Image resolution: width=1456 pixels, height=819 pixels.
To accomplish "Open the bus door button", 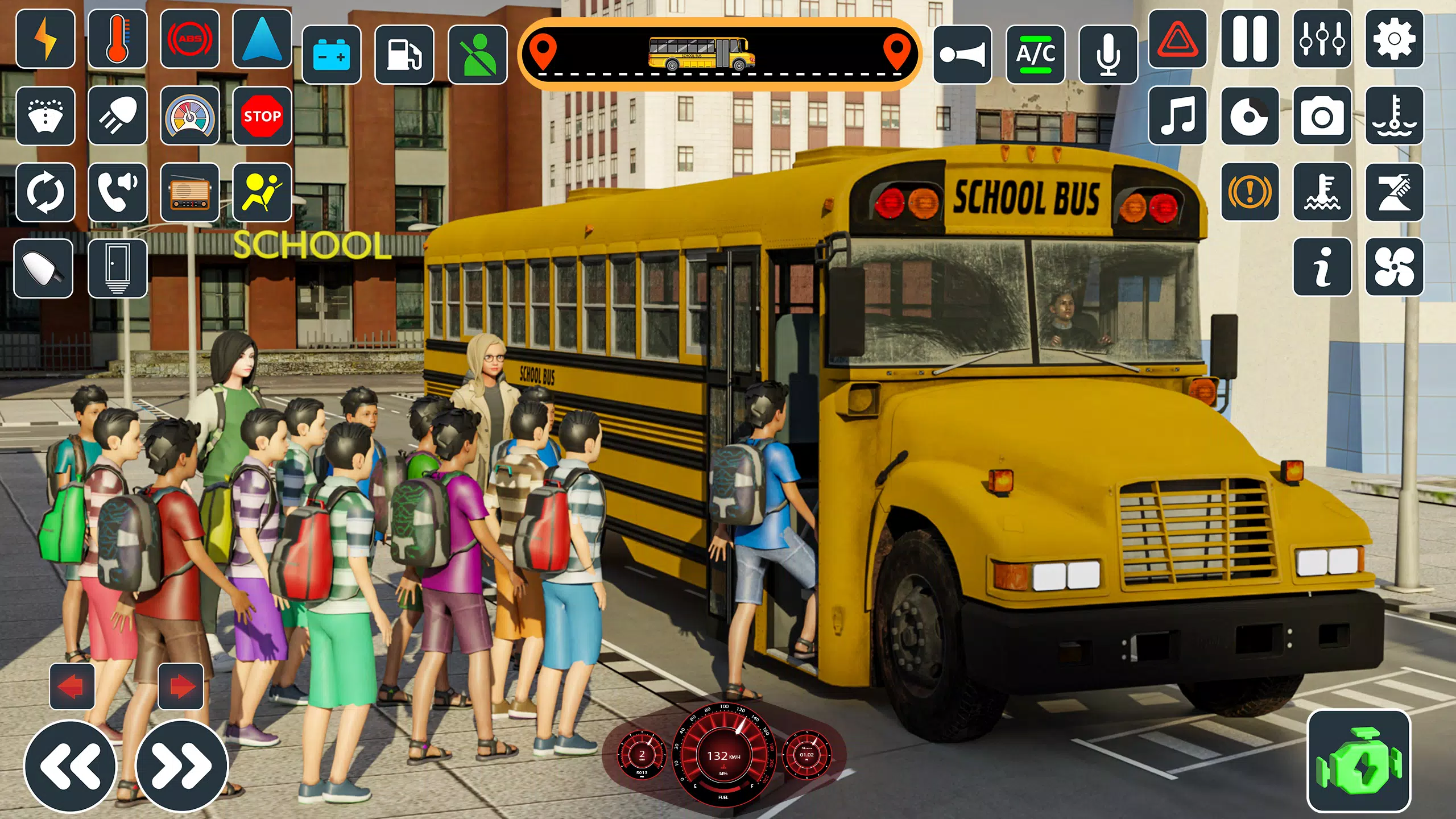I will point(118,268).
